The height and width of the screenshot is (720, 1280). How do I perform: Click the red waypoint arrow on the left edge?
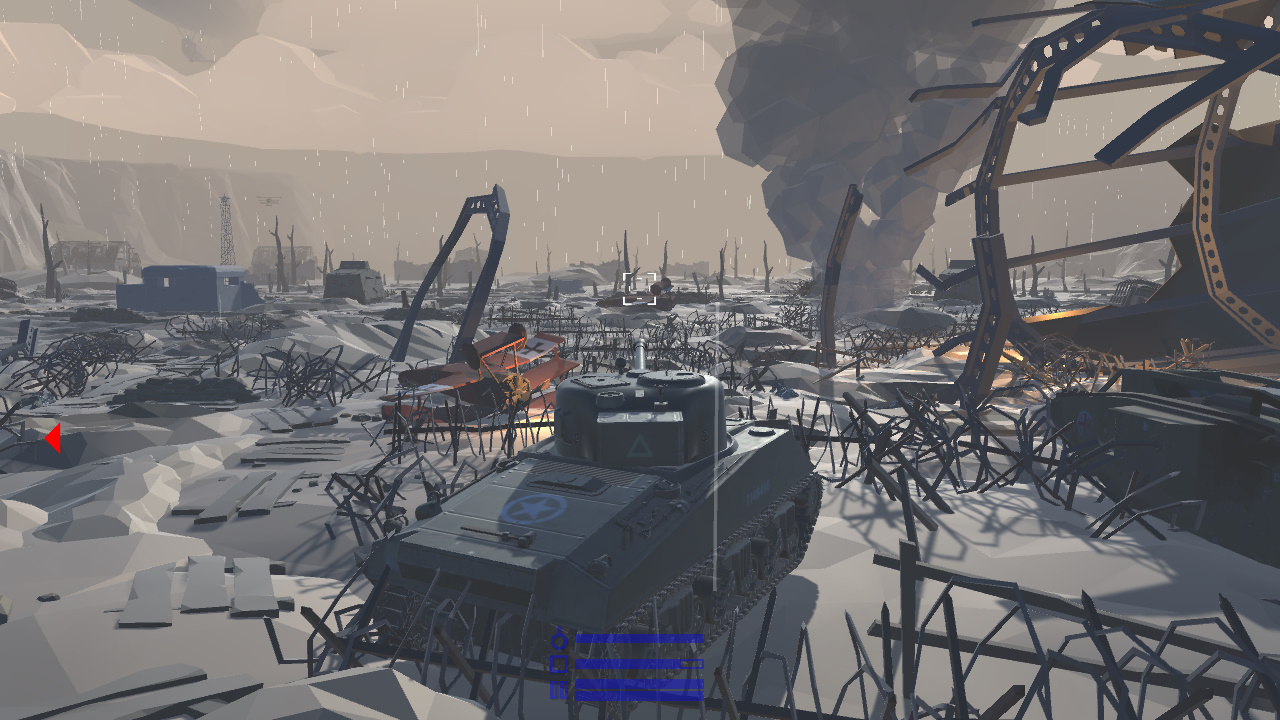[x=54, y=437]
